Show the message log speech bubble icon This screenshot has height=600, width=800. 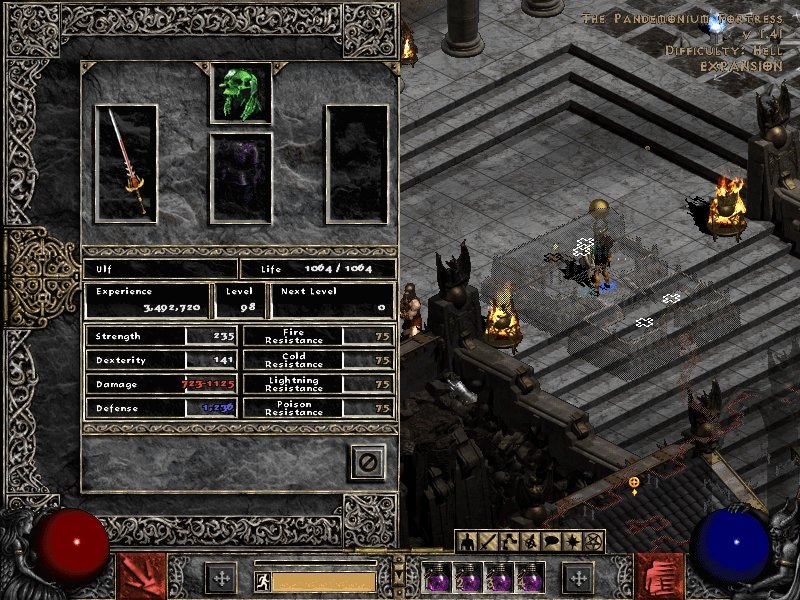pos(551,542)
